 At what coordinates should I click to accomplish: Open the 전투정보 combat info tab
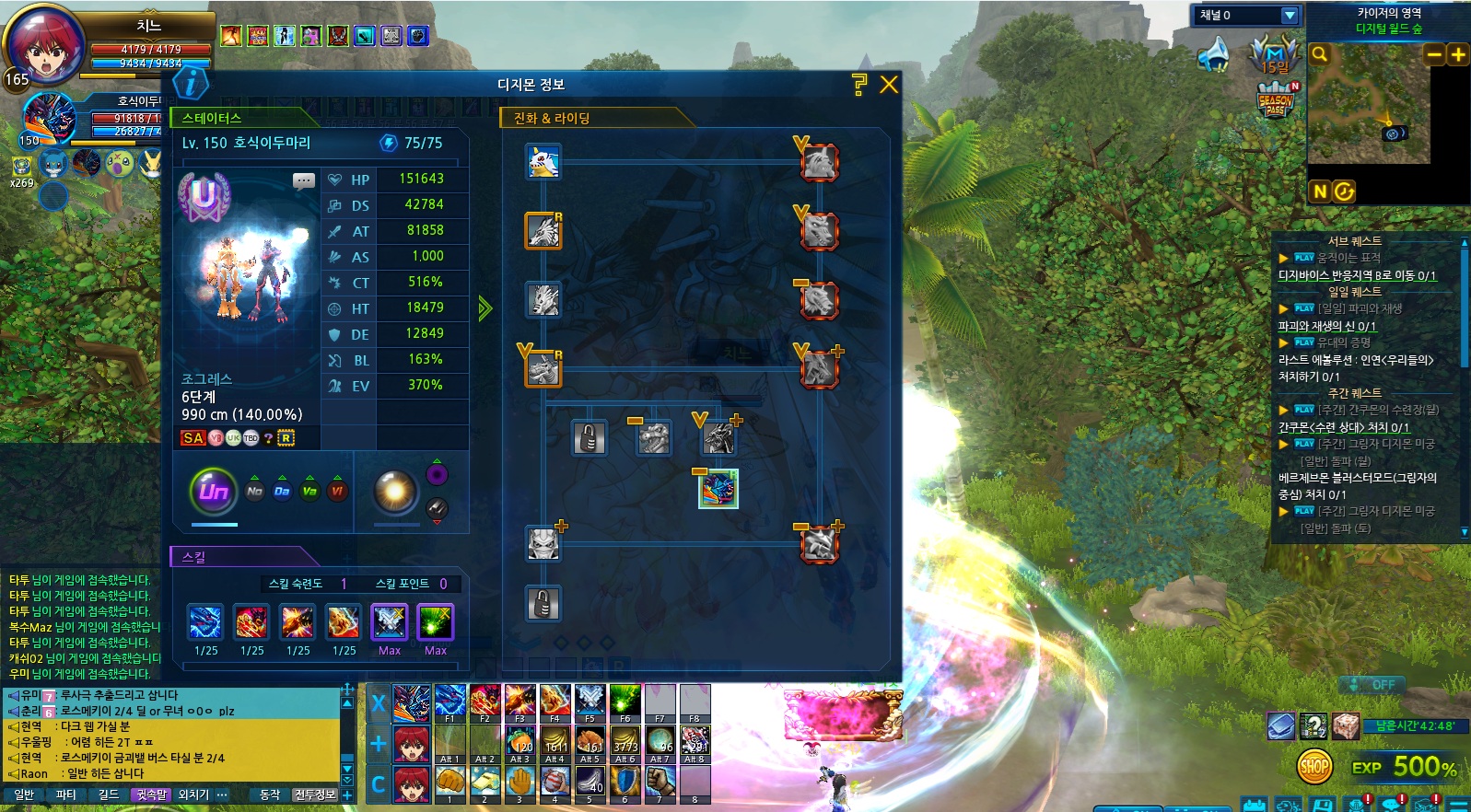click(315, 795)
